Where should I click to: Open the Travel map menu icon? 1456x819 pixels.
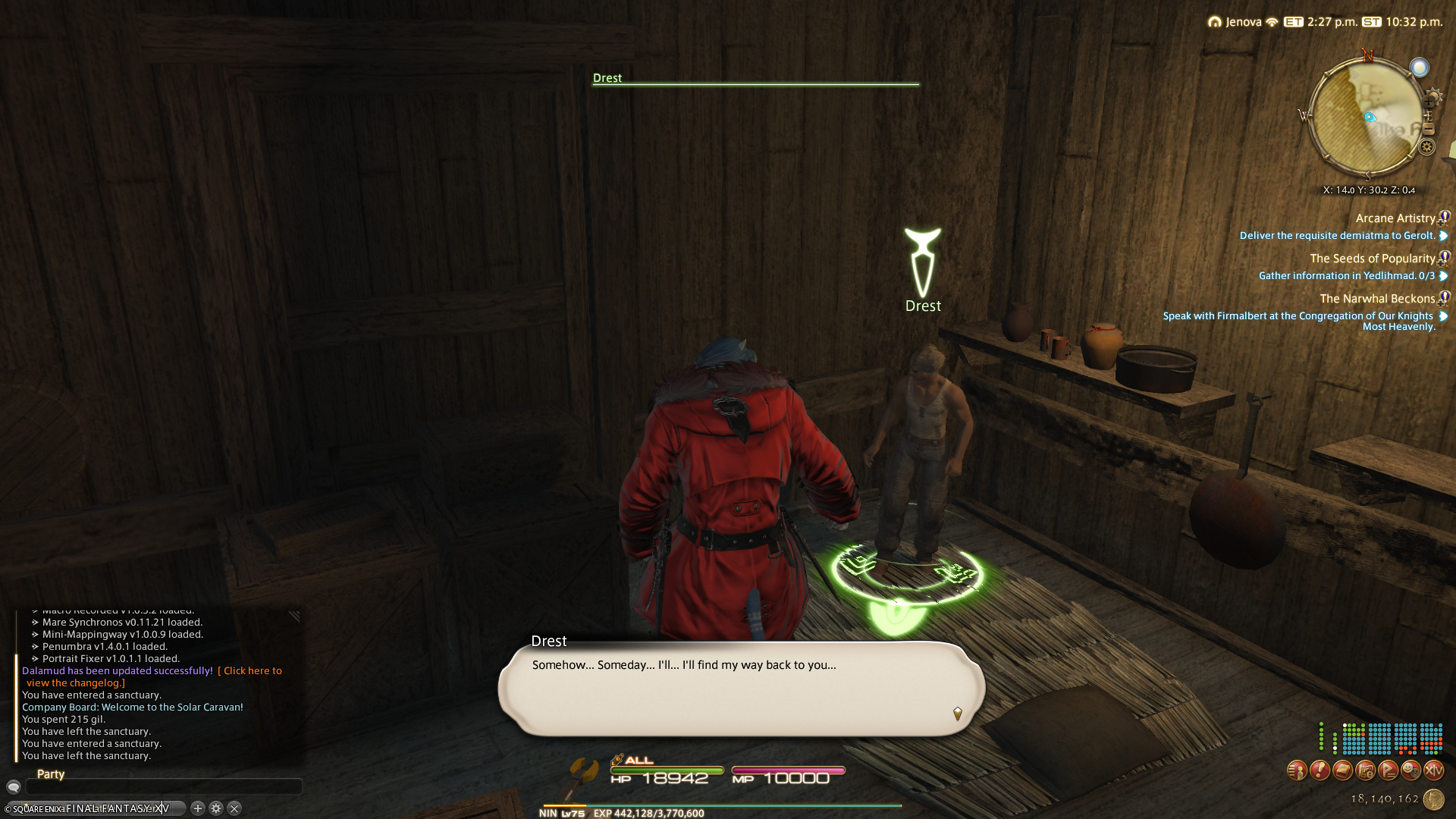pyautogui.click(x=1365, y=771)
